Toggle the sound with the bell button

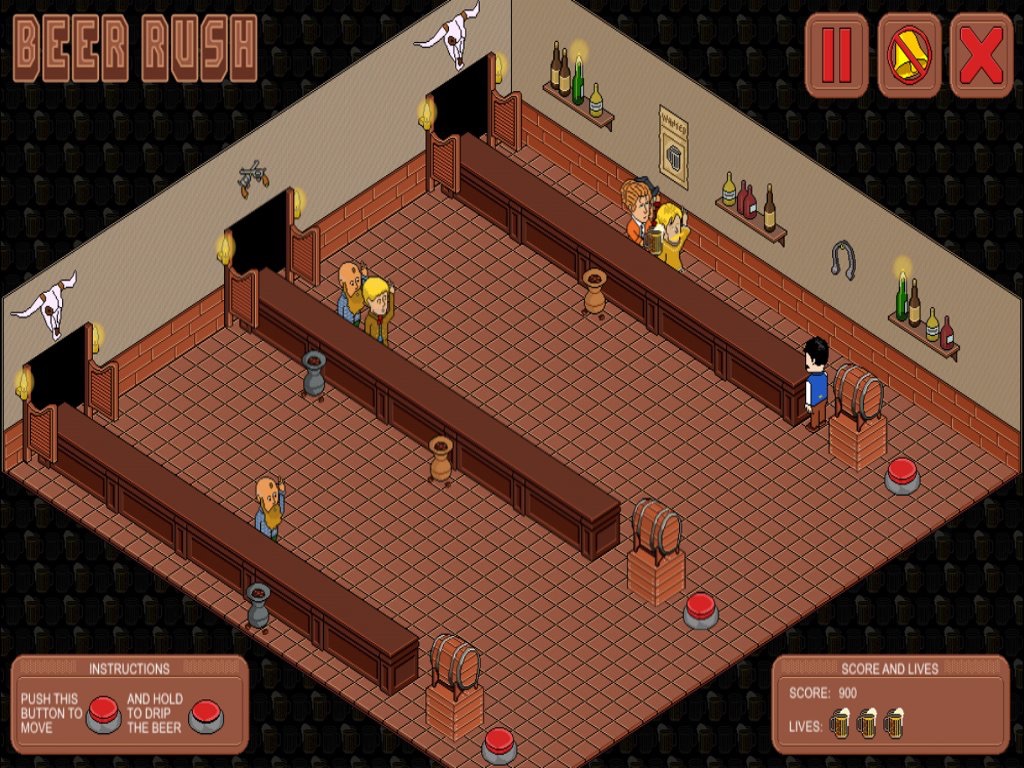[x=909, y=56]
